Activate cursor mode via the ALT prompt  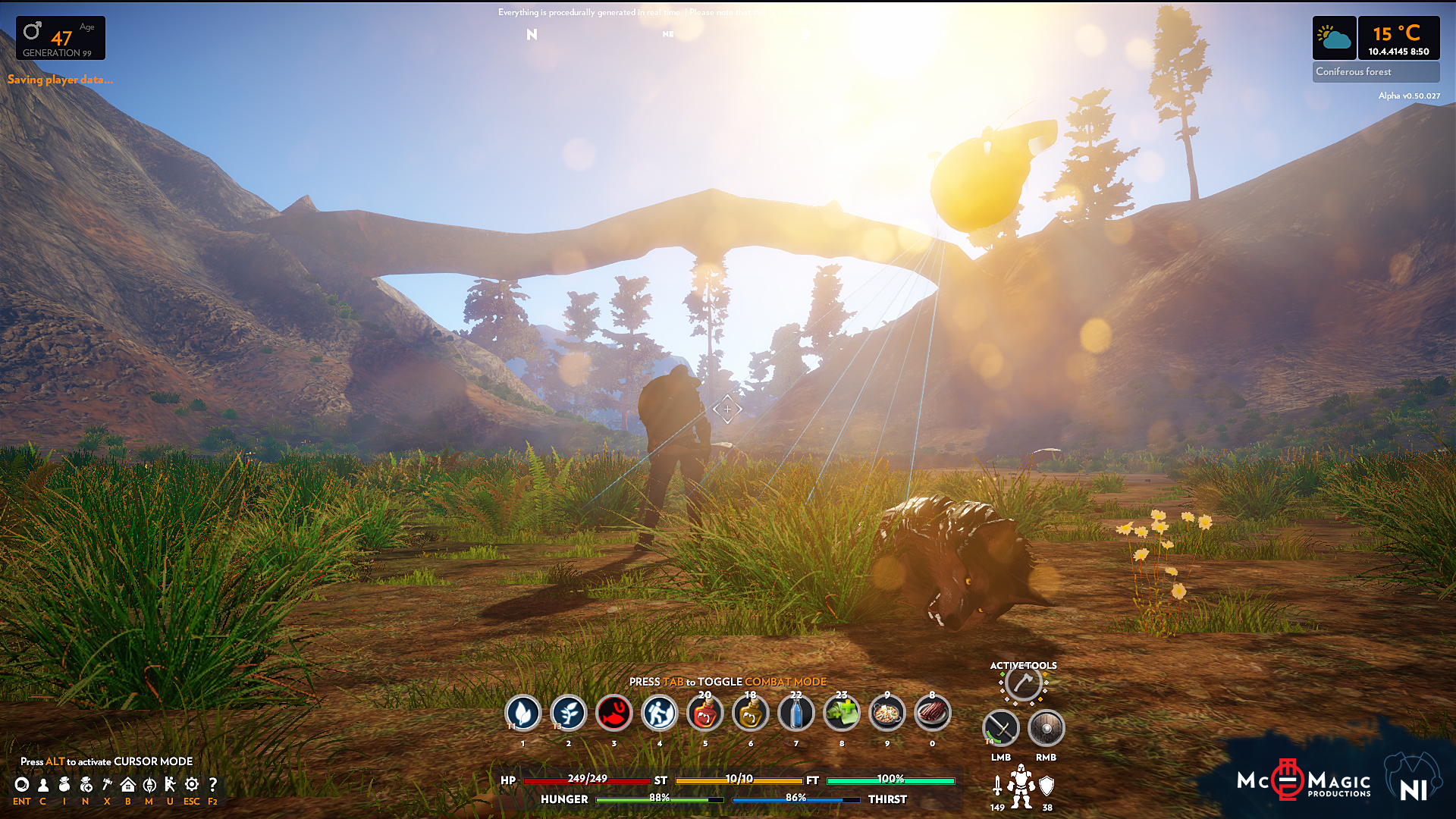pyautogui.click(x=106, y=761)
